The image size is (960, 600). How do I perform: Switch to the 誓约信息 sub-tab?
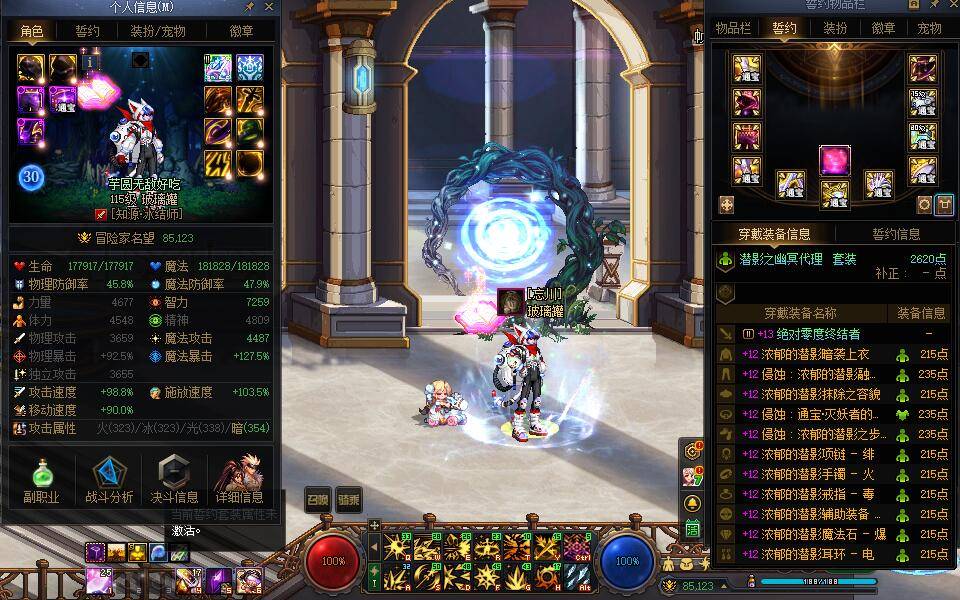point(896,234)
